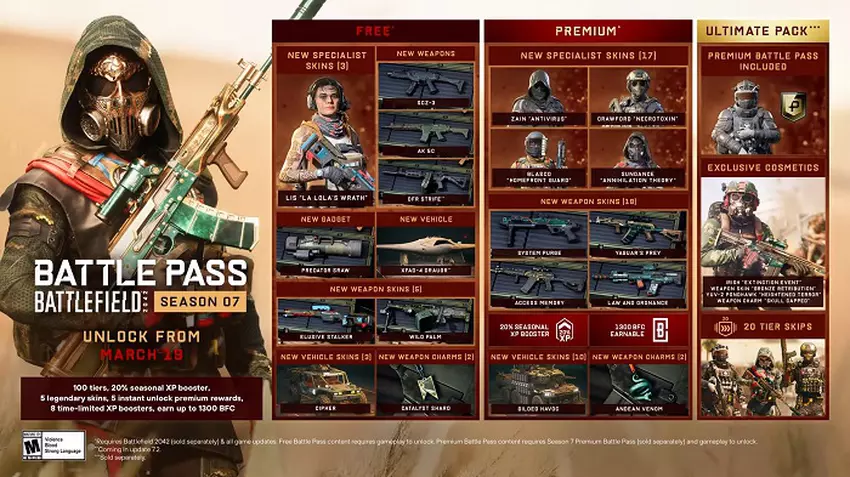Open the Predator SRAW gadget tile
Screen dimensions: 850x477
325,250
